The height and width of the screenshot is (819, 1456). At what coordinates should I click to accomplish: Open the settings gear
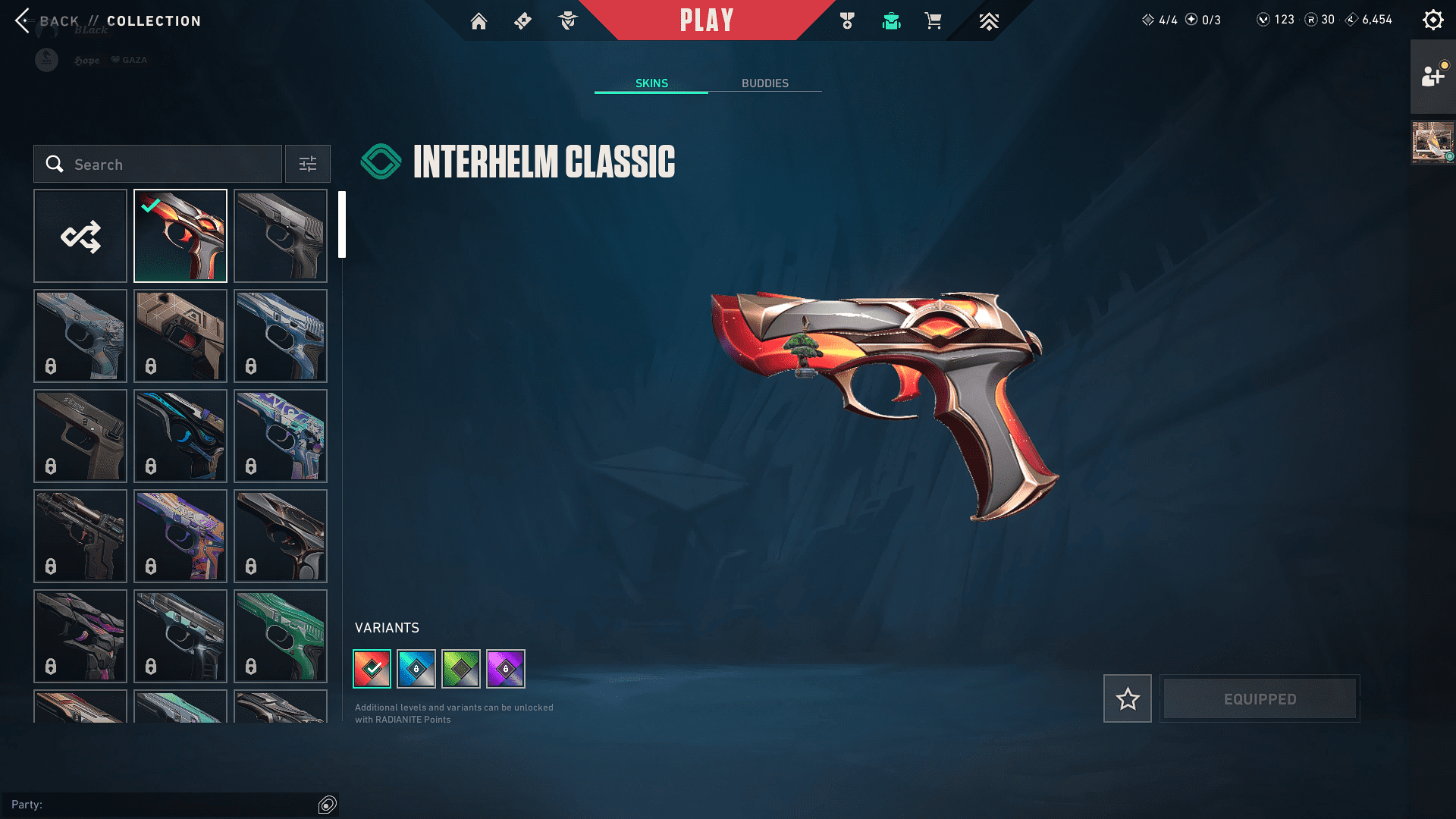(x=1432, y=20)
